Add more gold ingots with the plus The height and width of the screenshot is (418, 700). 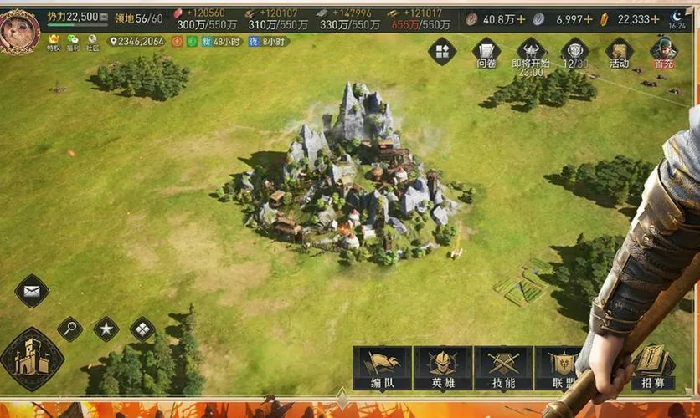click(x=655, y=18)
